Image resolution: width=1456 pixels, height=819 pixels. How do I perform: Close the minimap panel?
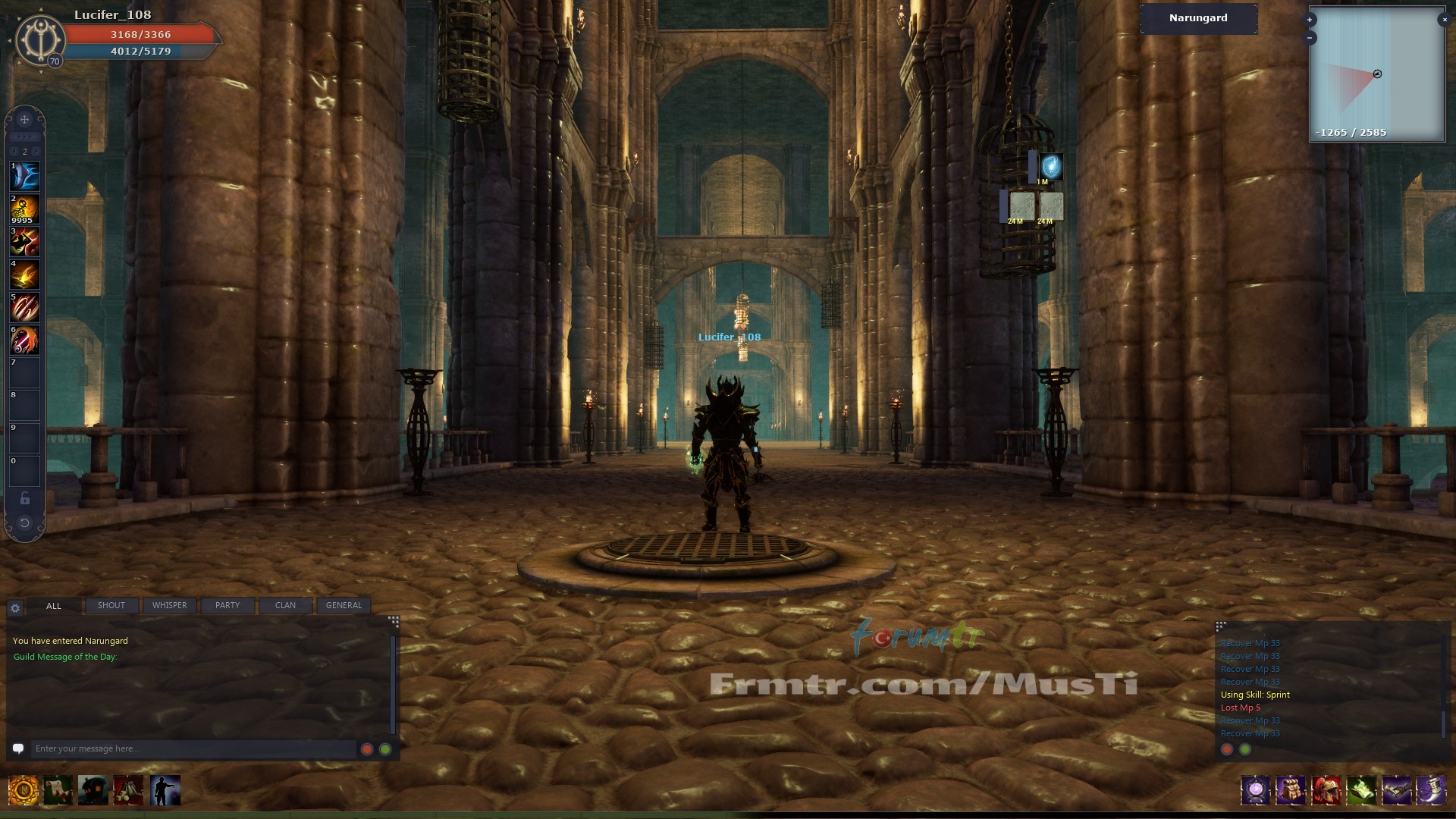click(x=1444, y=20)
